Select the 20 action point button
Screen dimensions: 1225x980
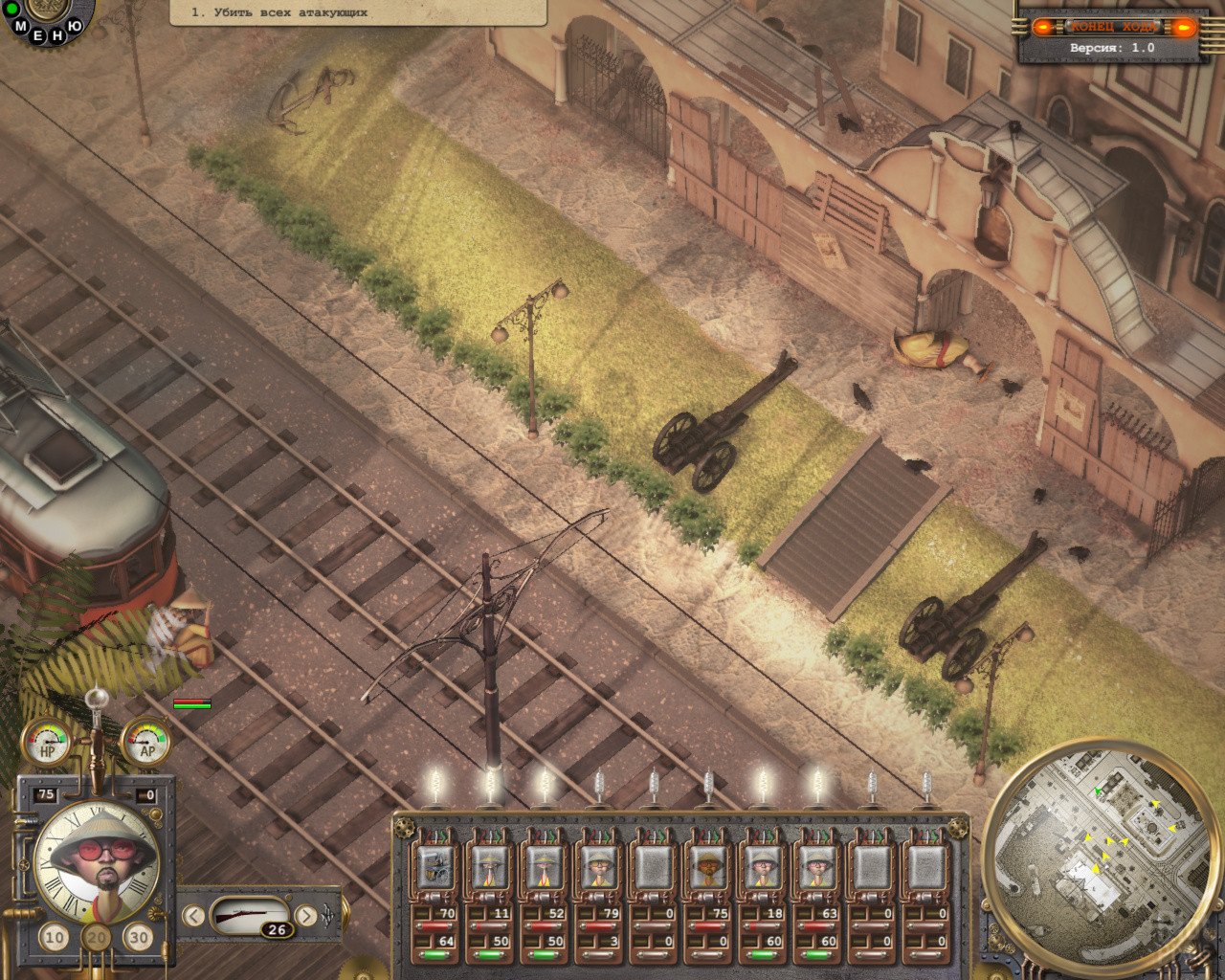click(96, 938)
